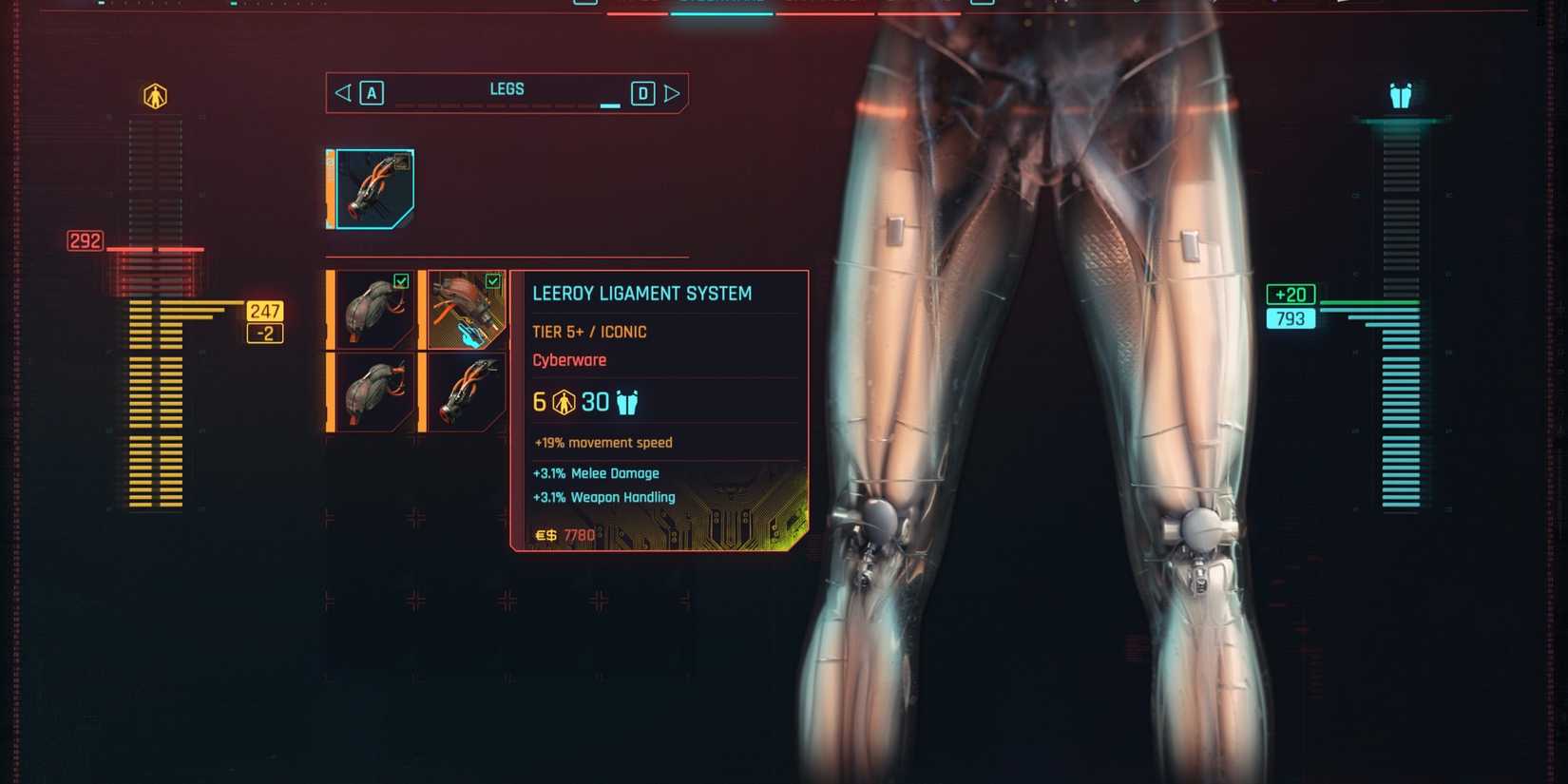
Task: Click the yellow hexagonal capacity icon in the tooltip
Action: click(563, 401)
